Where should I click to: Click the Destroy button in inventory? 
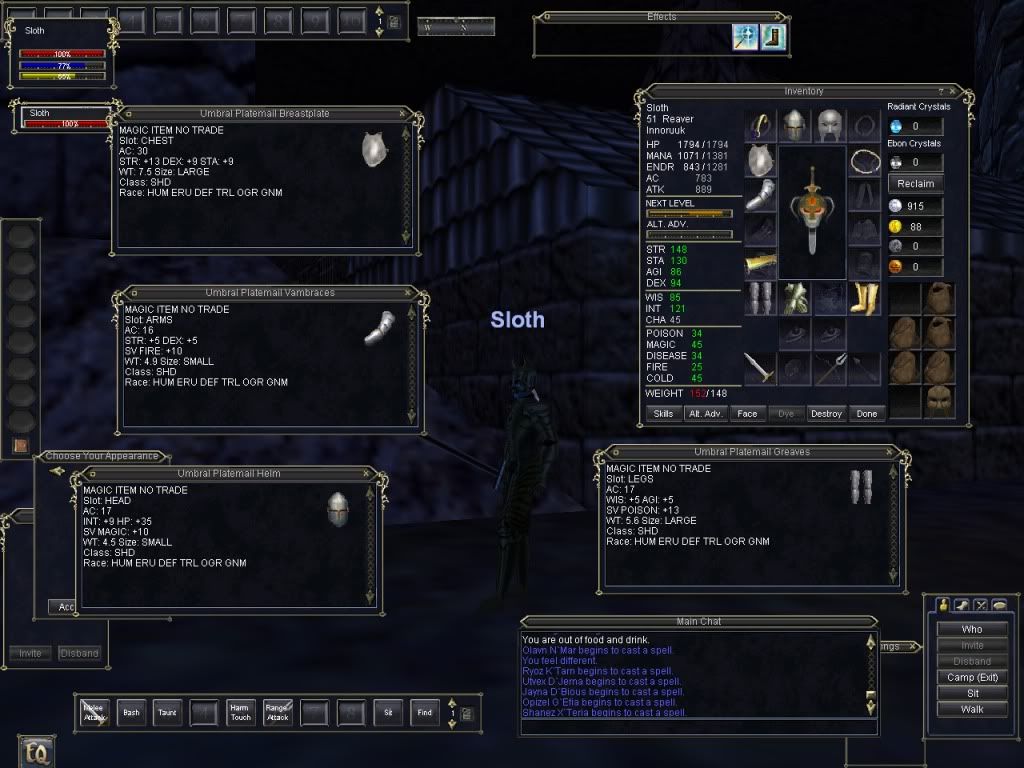(826, 413)
